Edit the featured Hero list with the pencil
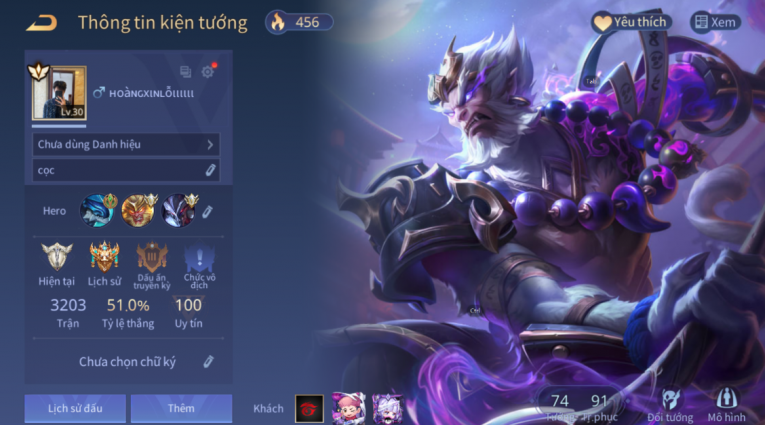765x425 pixels. (208, 211)
